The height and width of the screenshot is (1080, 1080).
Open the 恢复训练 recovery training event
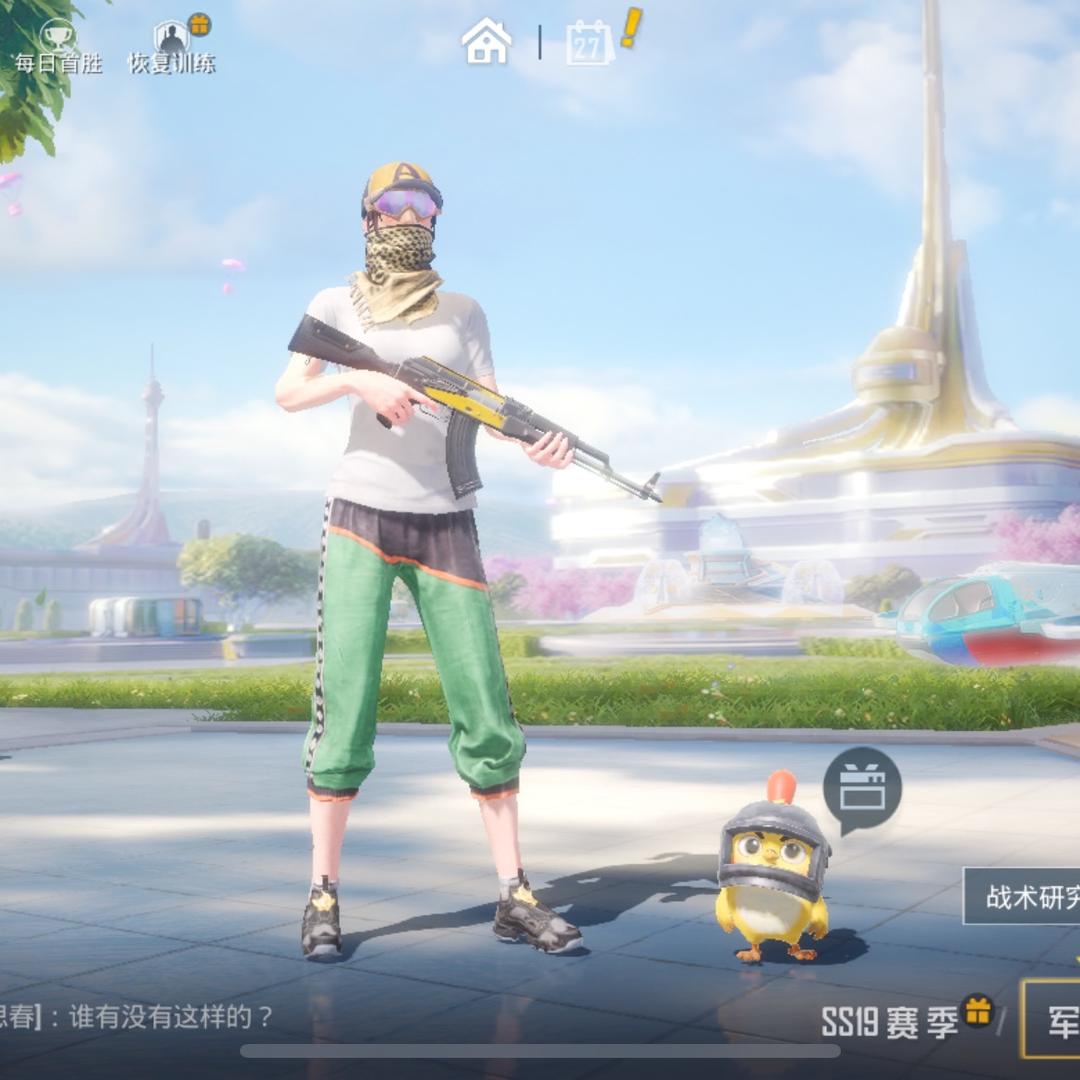(172, 46)
